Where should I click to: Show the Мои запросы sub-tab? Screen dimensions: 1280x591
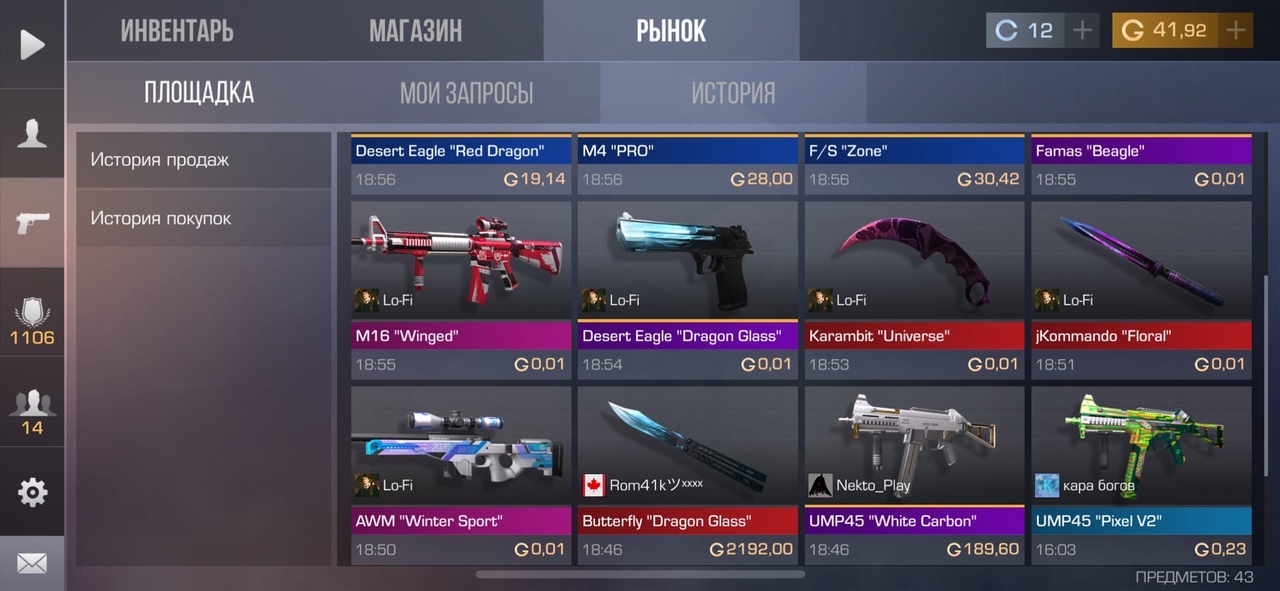tap(466, 93)
